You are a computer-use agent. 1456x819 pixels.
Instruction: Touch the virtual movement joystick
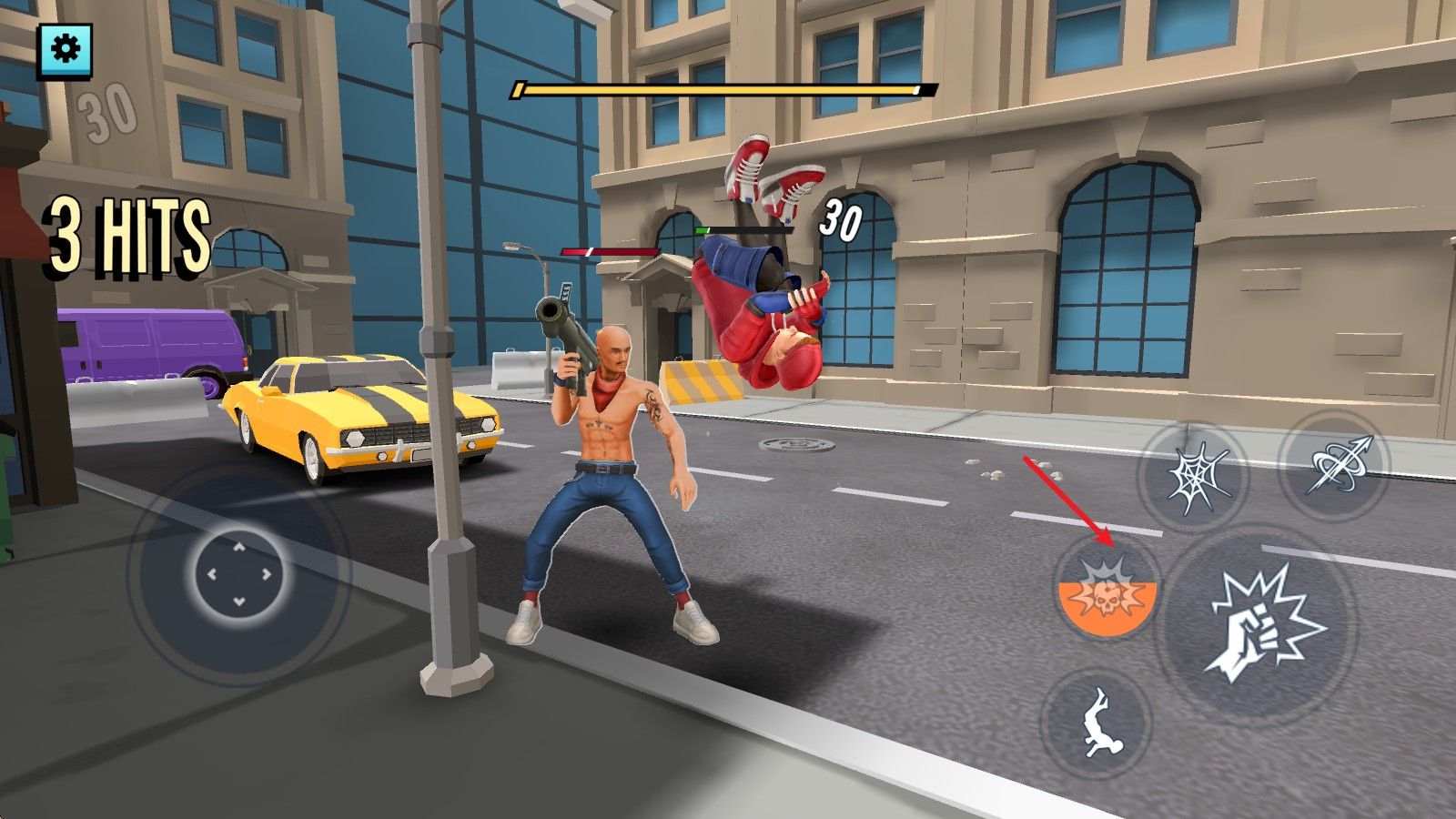tap(238, 573)
